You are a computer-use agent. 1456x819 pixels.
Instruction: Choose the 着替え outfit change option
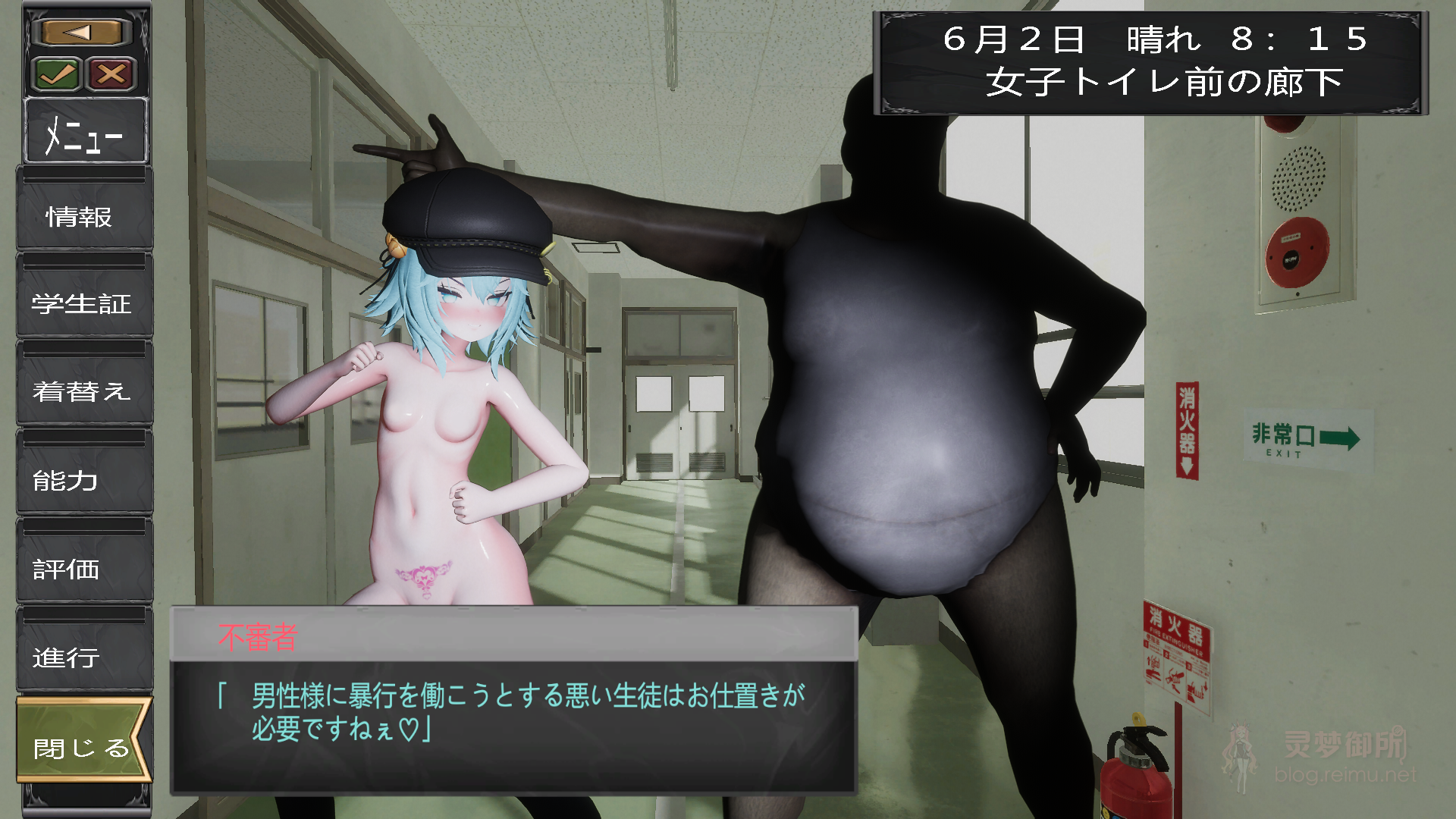coord(83,393)
